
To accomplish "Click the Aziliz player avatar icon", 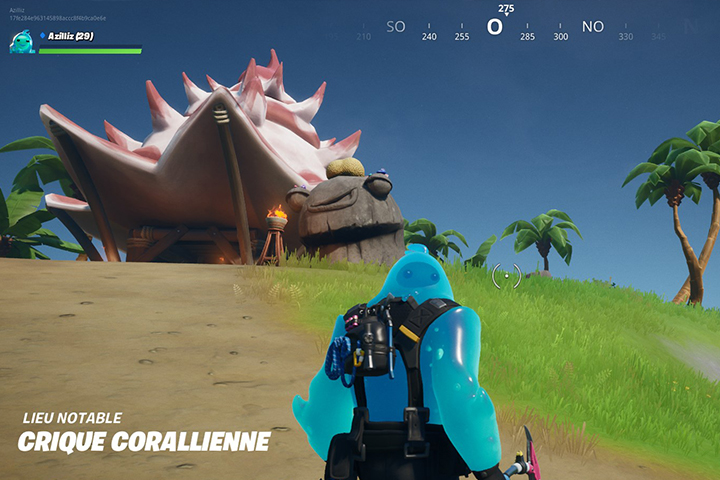I will click(x=22, y=41).
